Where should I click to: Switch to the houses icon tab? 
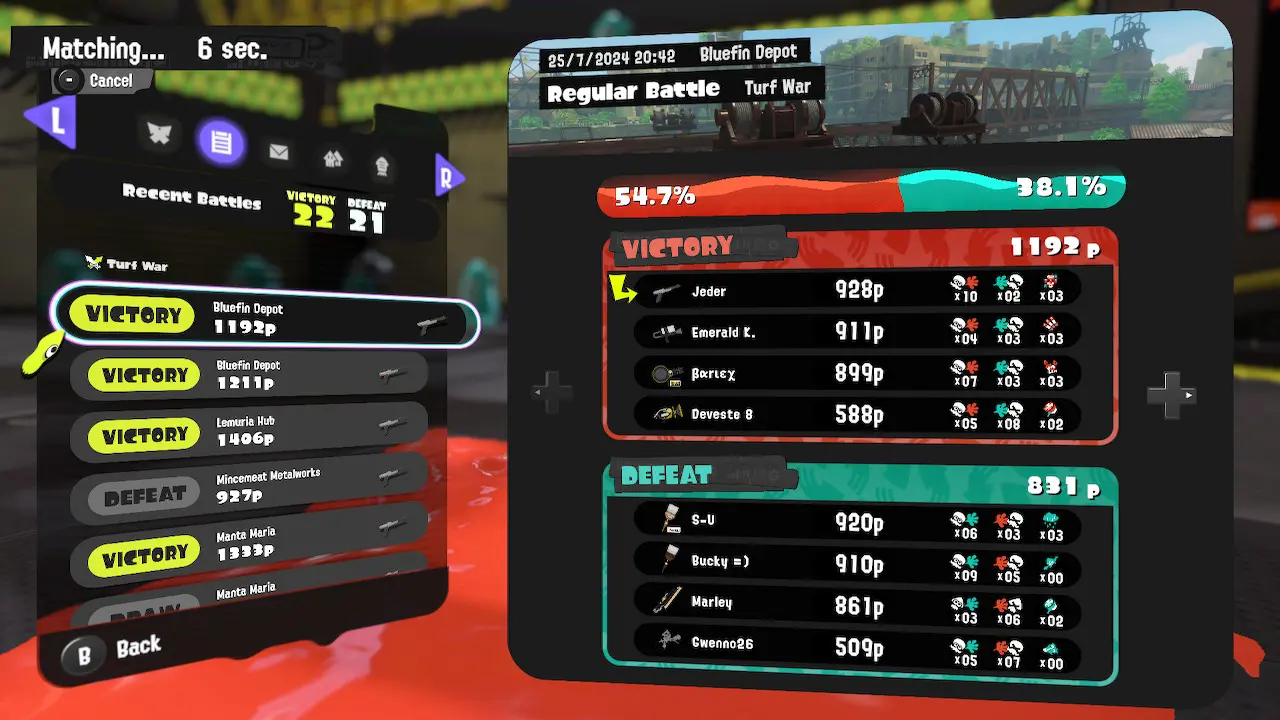point(333,158)
